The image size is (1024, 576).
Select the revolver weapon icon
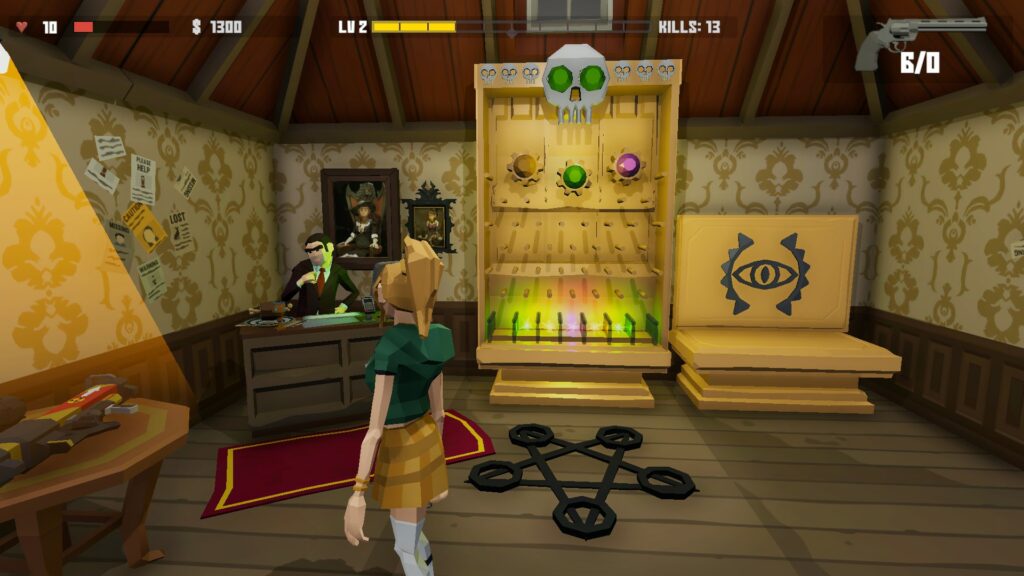(x=917, y=37)
